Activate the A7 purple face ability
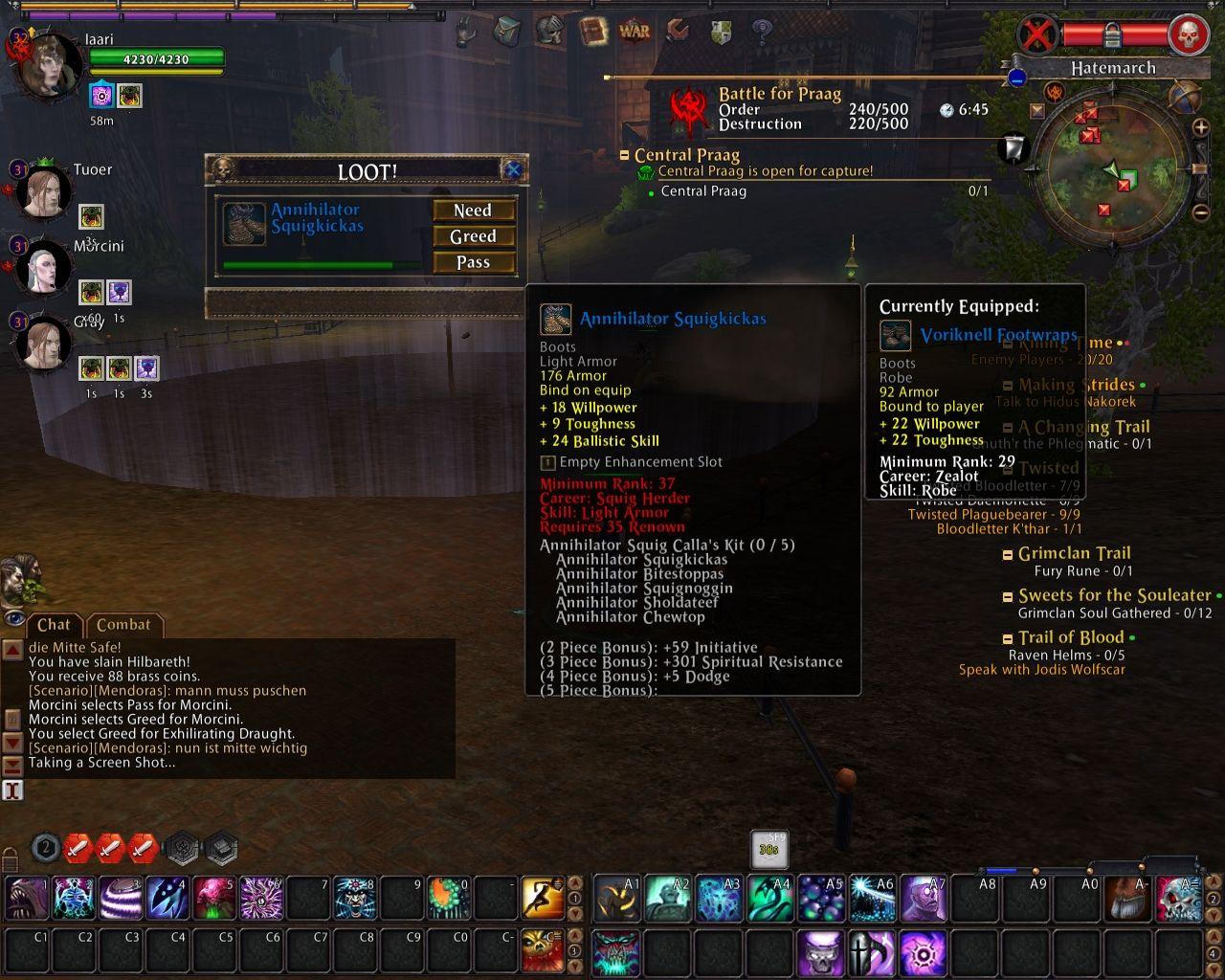 [x=924, y=898]
